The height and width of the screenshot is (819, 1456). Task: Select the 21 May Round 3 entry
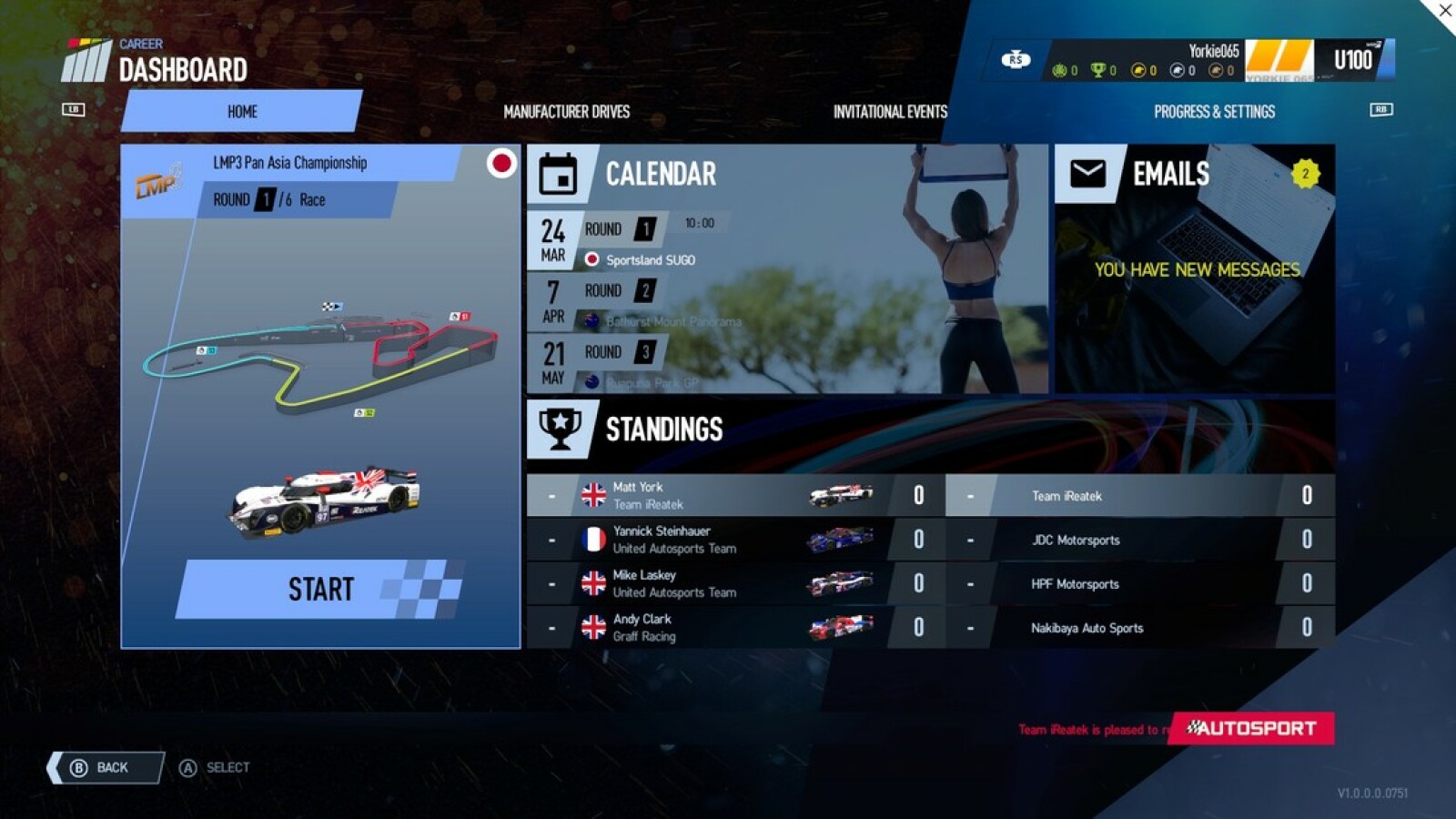(637, 364)
